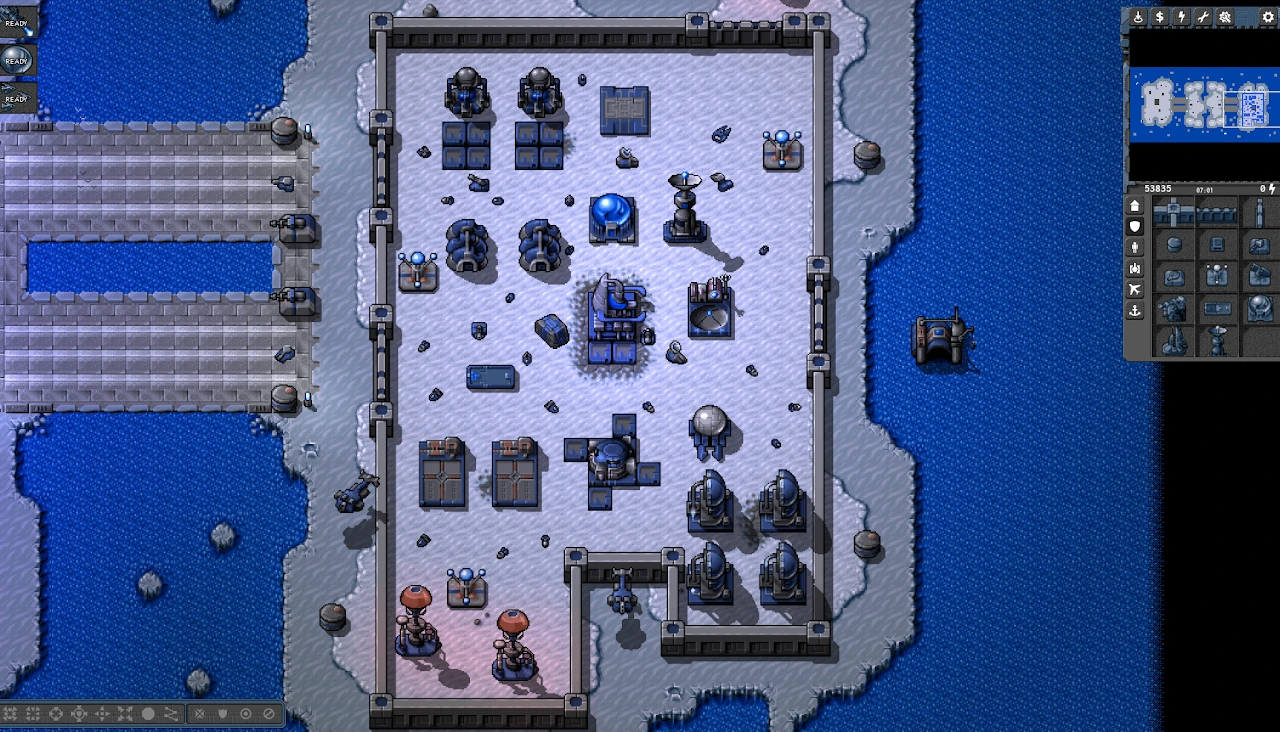Switch to the defenses production tab (shield icon)
The height and width of the screenshot is (732, 1280).
pos(1135,227)
